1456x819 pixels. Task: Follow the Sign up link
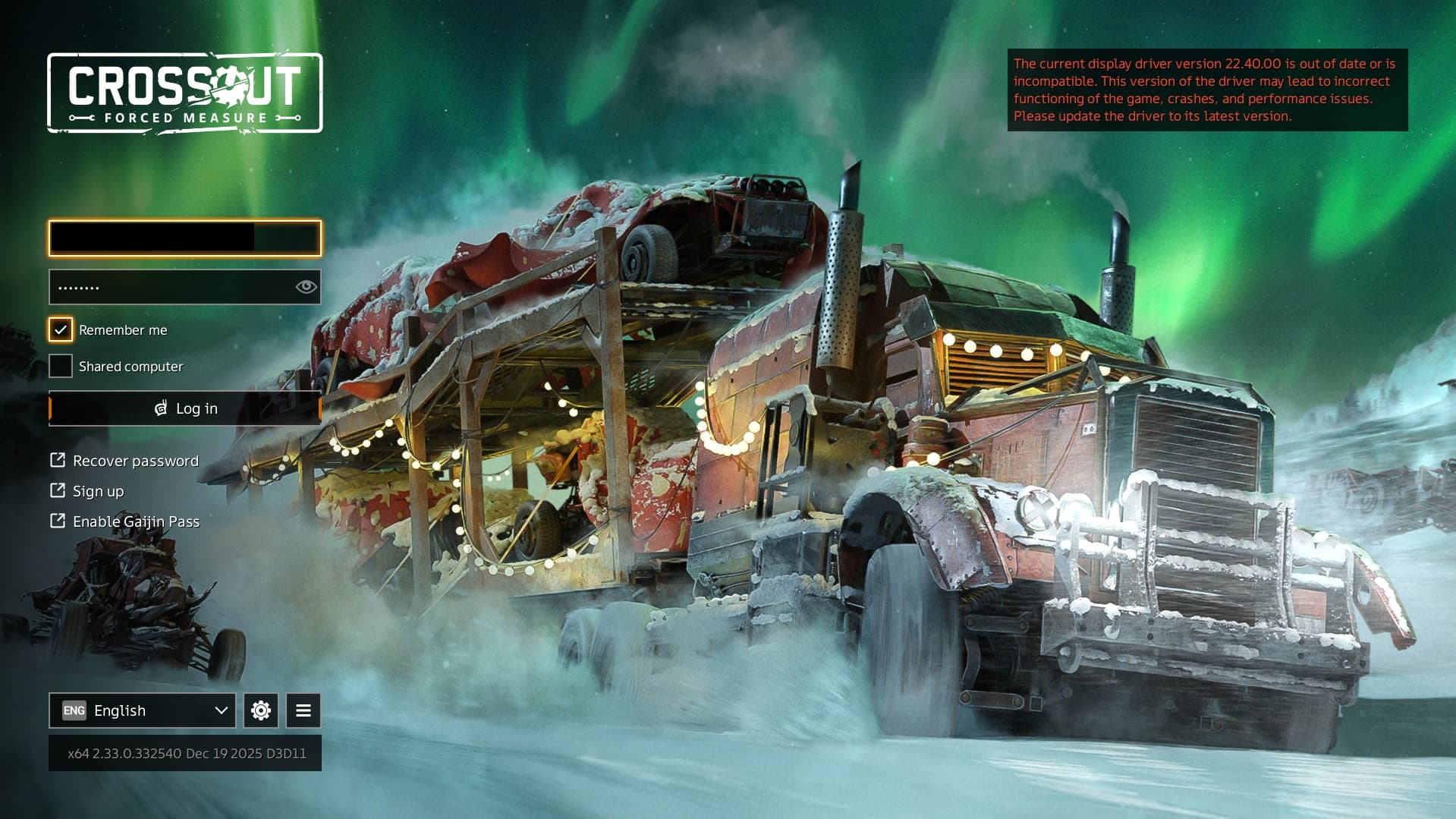[x=98, y=491]
